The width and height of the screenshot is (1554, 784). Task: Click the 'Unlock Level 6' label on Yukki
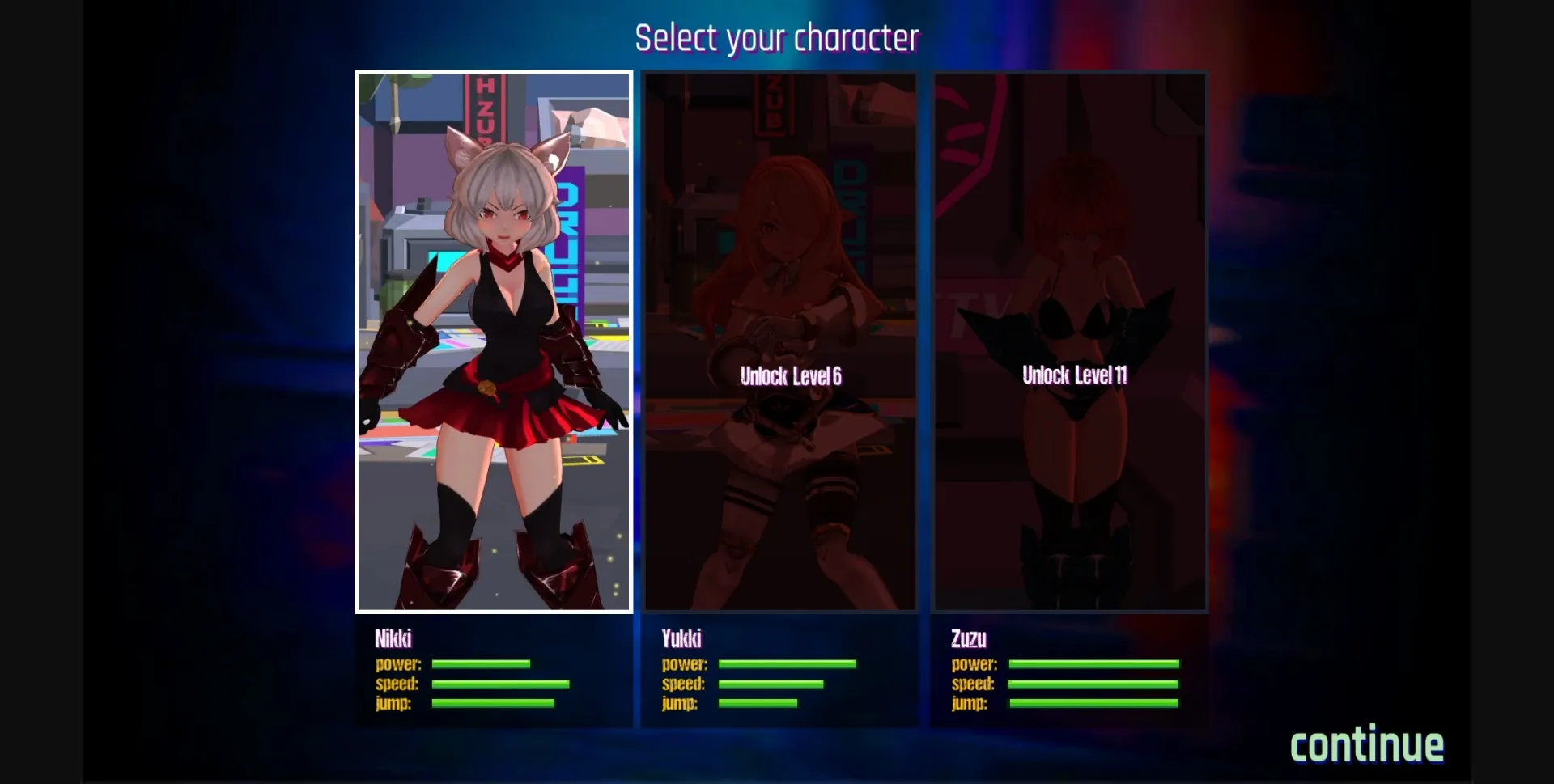(792, 375)
